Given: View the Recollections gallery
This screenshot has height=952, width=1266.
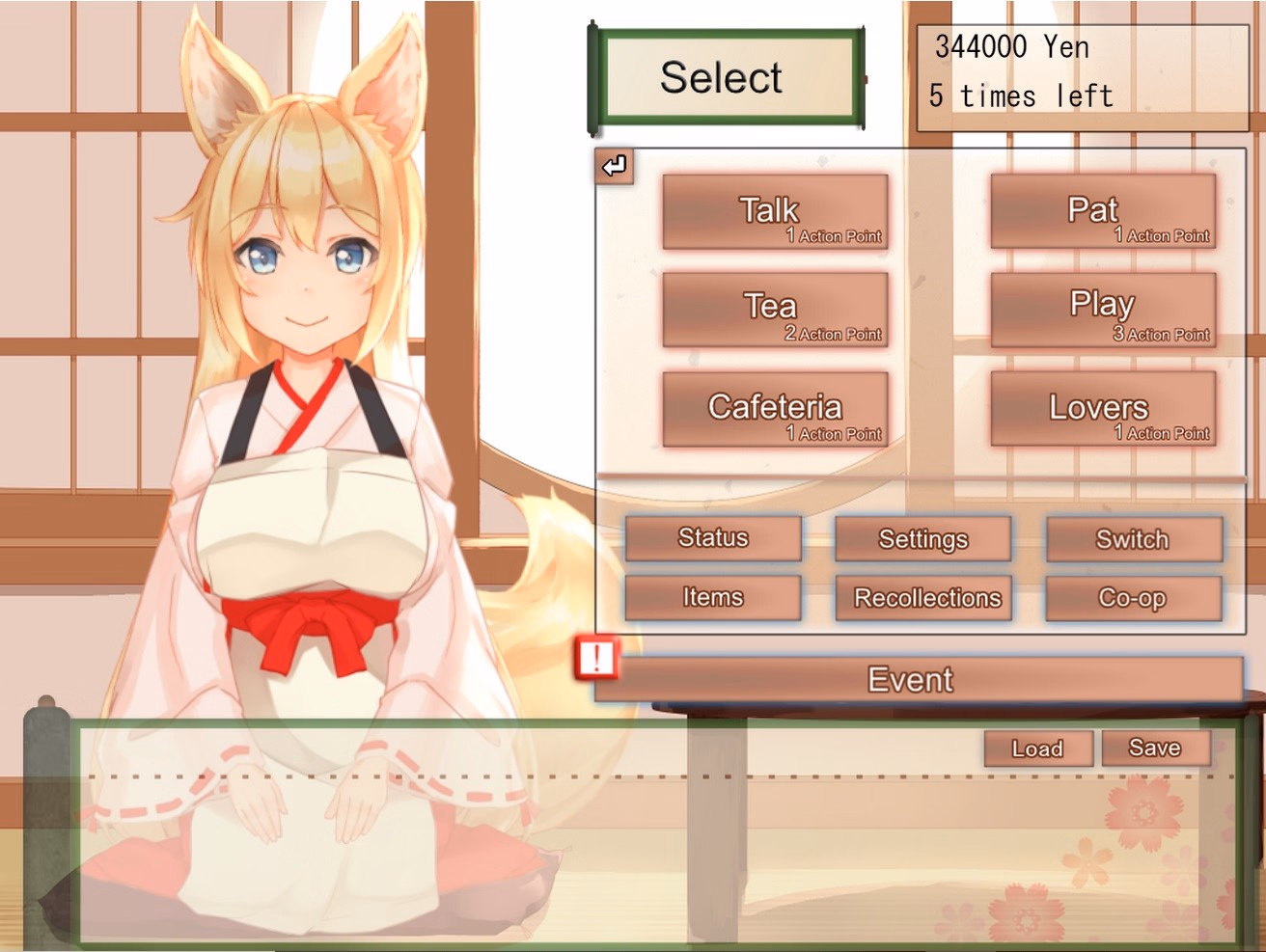Looking at the screenshot, I should coord(923,598).
